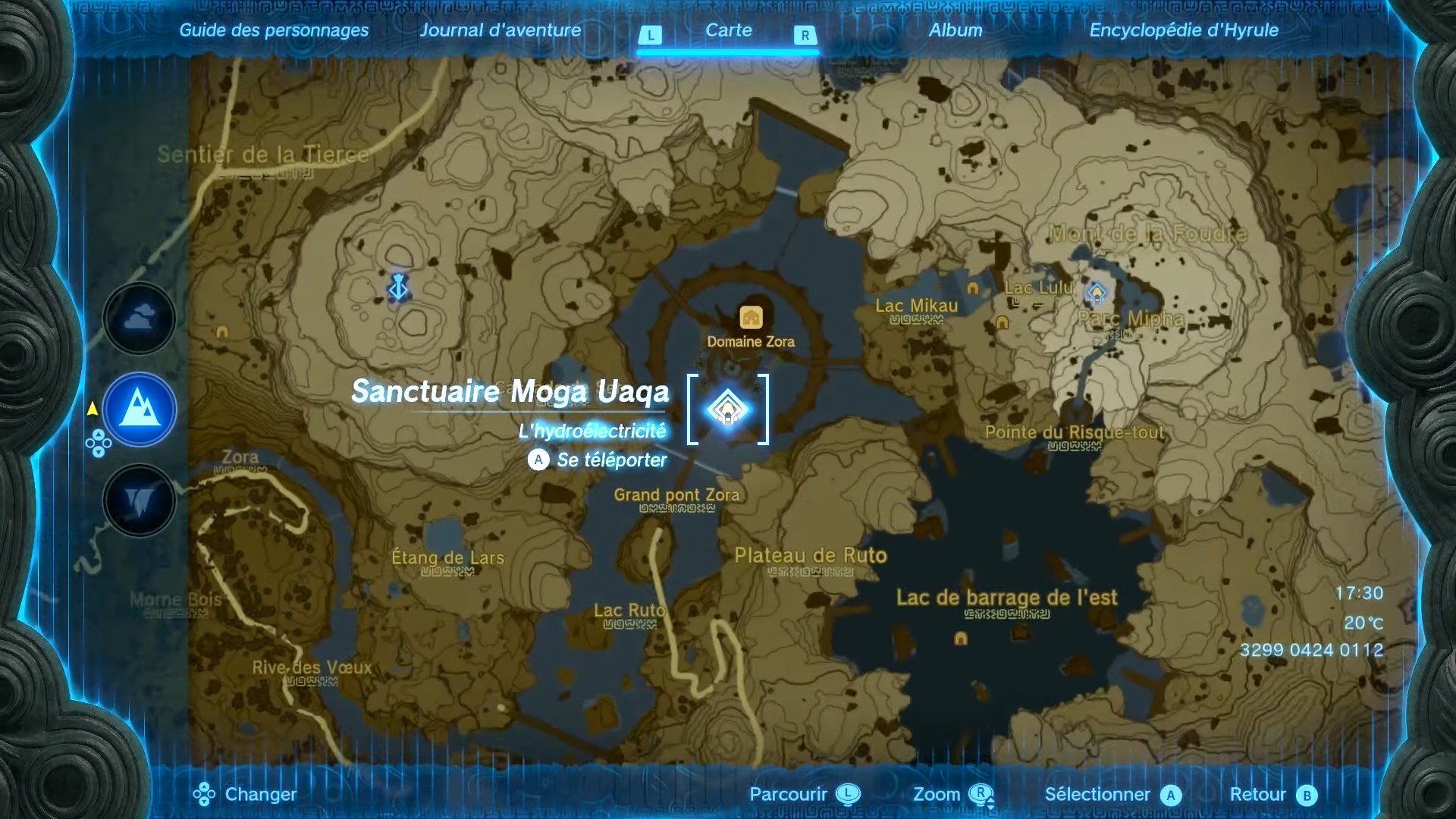Screen dimensions: 1456x819
Task: Open the Journal d'aventure tab
Action: point(500,30)
